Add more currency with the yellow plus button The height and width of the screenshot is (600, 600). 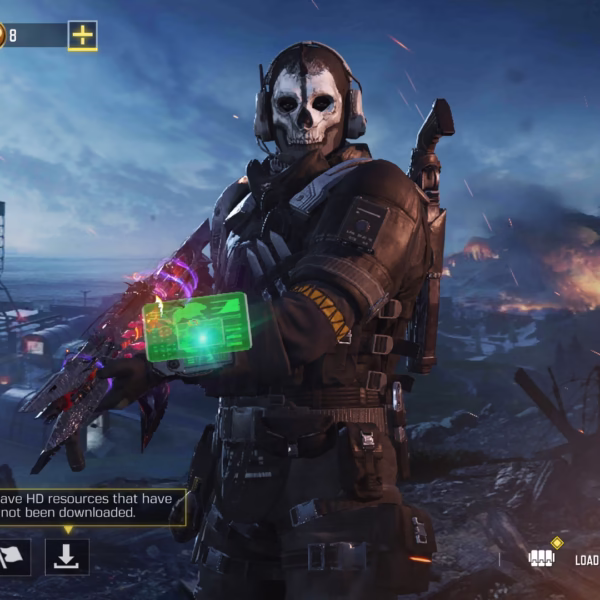(x=83, y=35)
